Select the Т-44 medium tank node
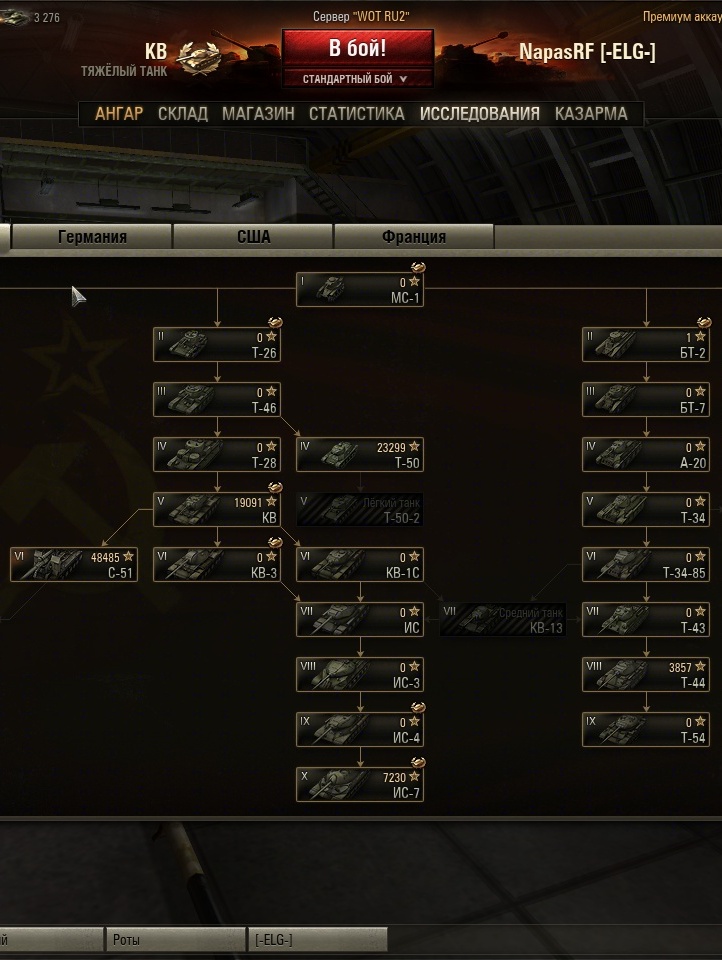 (646, 675)
